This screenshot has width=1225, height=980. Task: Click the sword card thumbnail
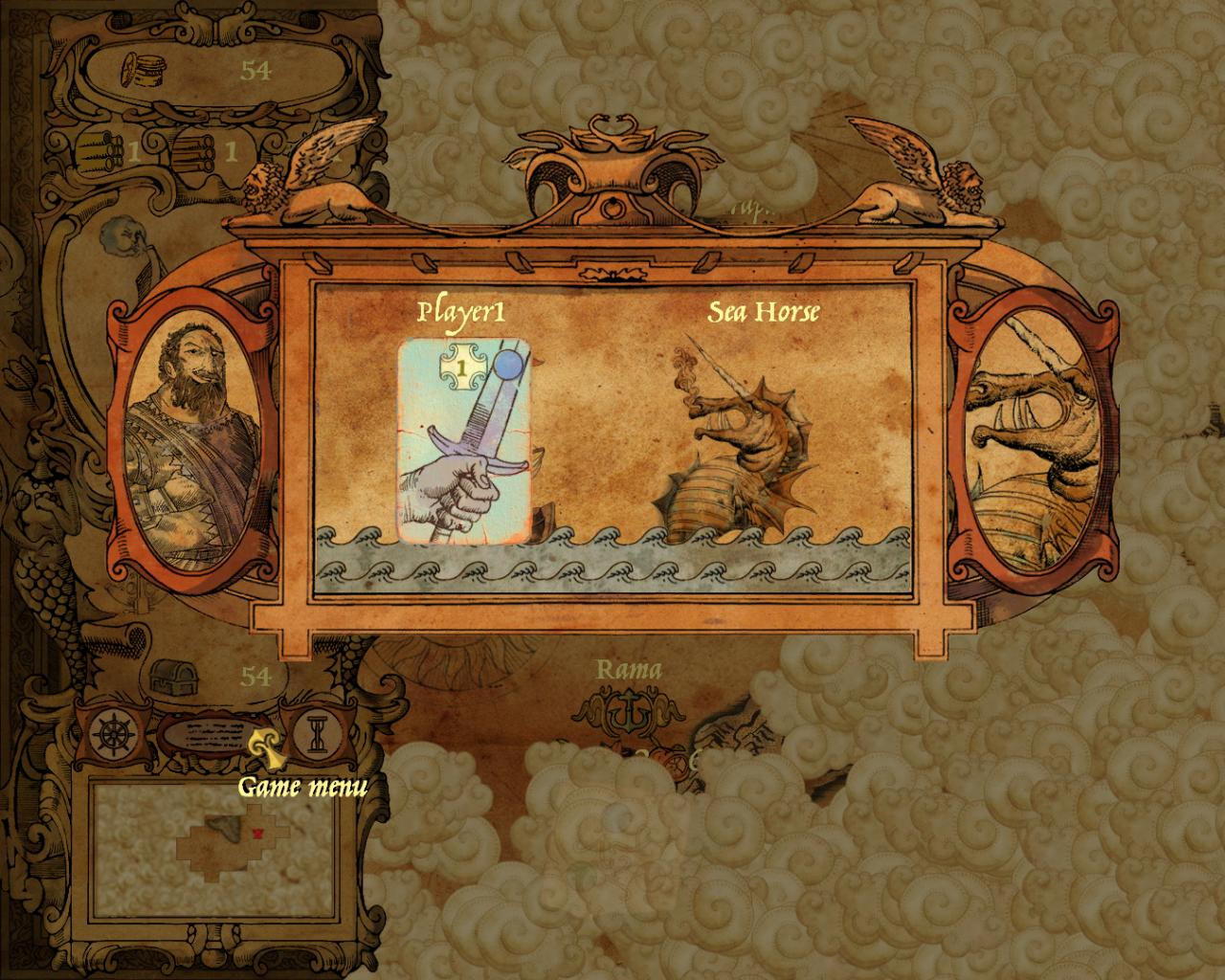pyautogui.click(x=462, y=440)
